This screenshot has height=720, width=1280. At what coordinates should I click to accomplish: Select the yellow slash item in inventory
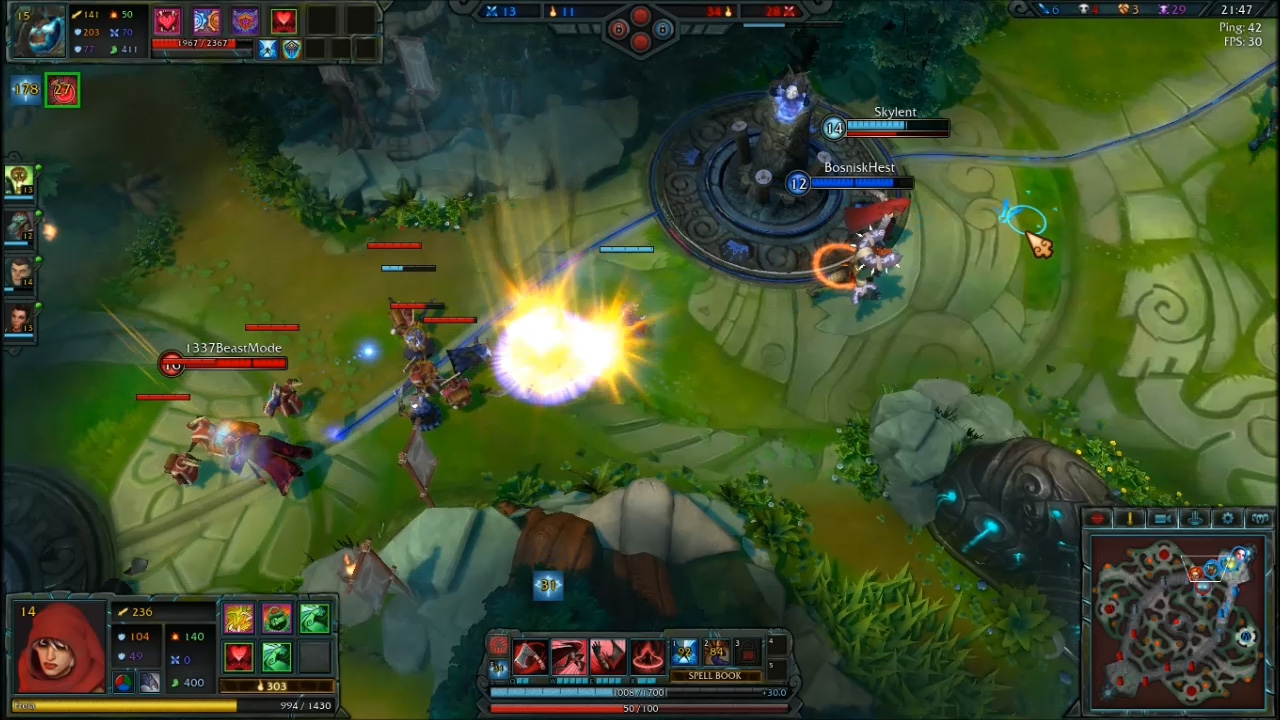[238, 619]
